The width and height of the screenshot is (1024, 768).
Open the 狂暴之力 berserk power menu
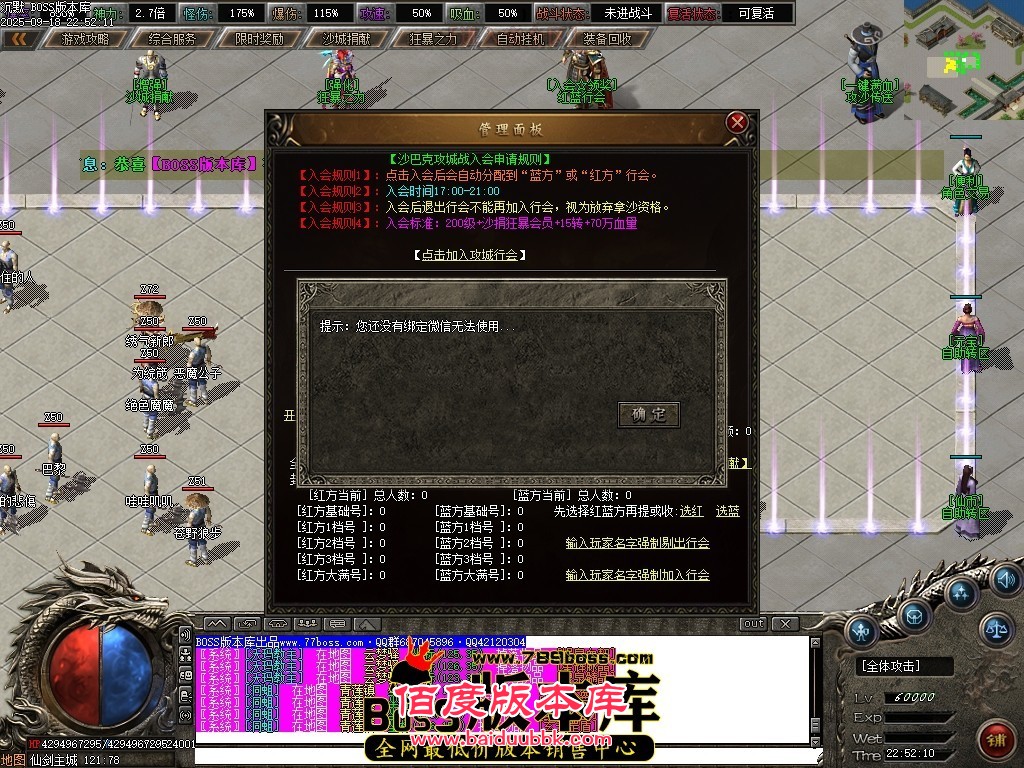coord(433,39)
